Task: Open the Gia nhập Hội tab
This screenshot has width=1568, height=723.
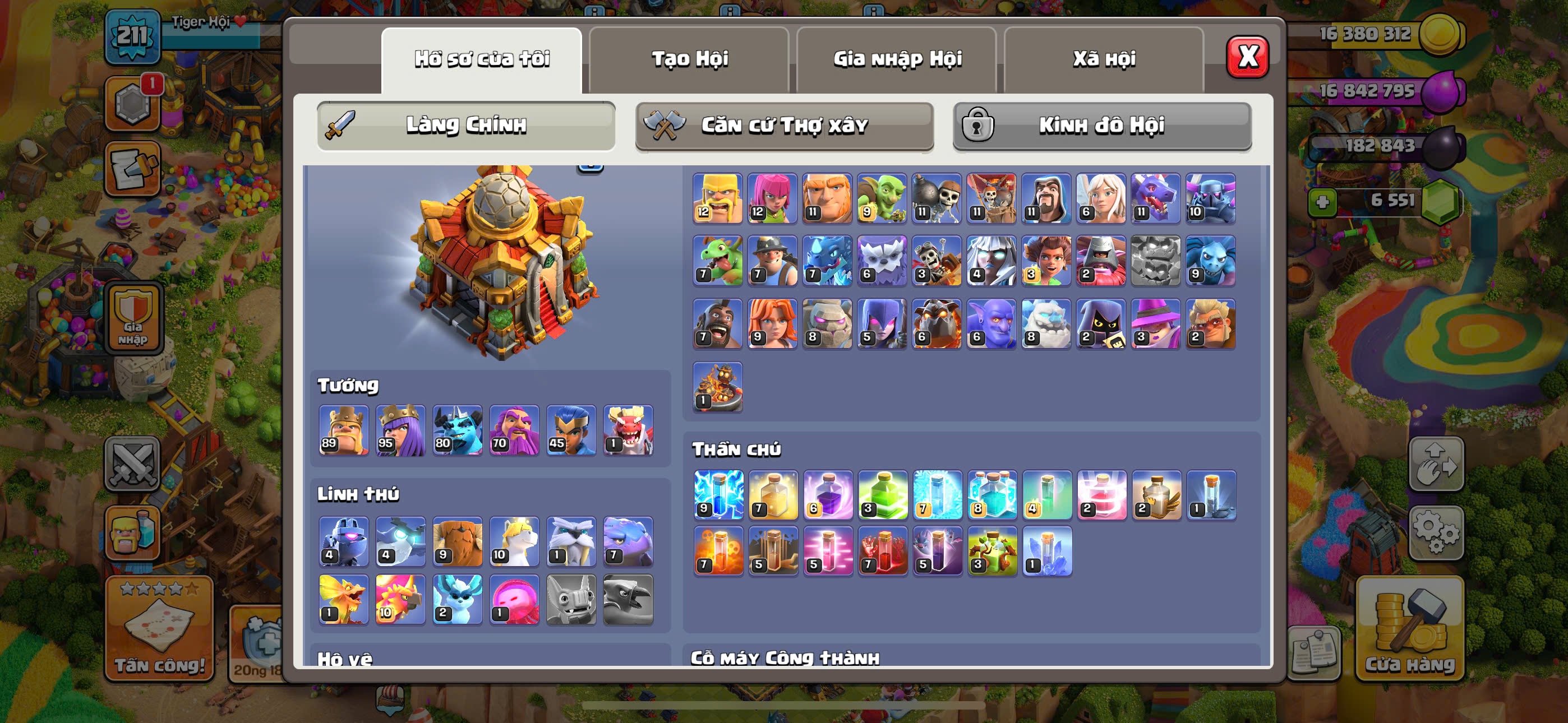Action: pos(897,59)
